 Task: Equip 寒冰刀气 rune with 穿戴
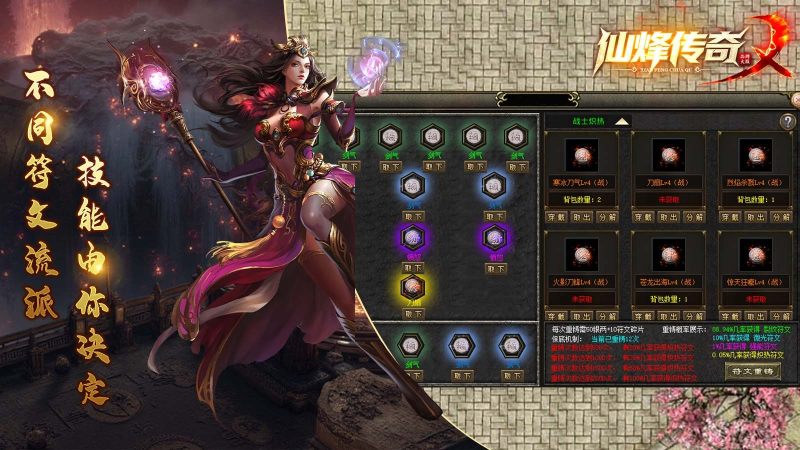[556, 215]
